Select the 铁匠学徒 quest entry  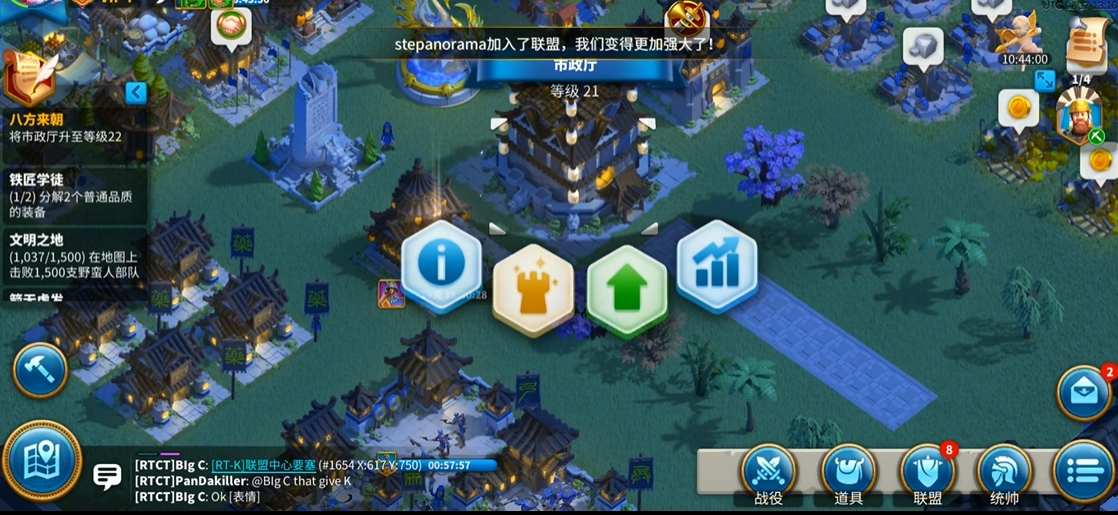coord(72,195)
